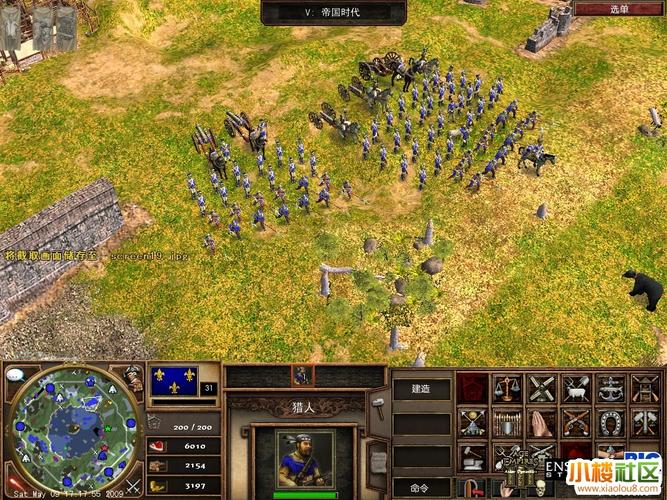Click the balance scales market icon
Image resolution: width=667 pixels, height=500 pixels.
tap(507, 388)
